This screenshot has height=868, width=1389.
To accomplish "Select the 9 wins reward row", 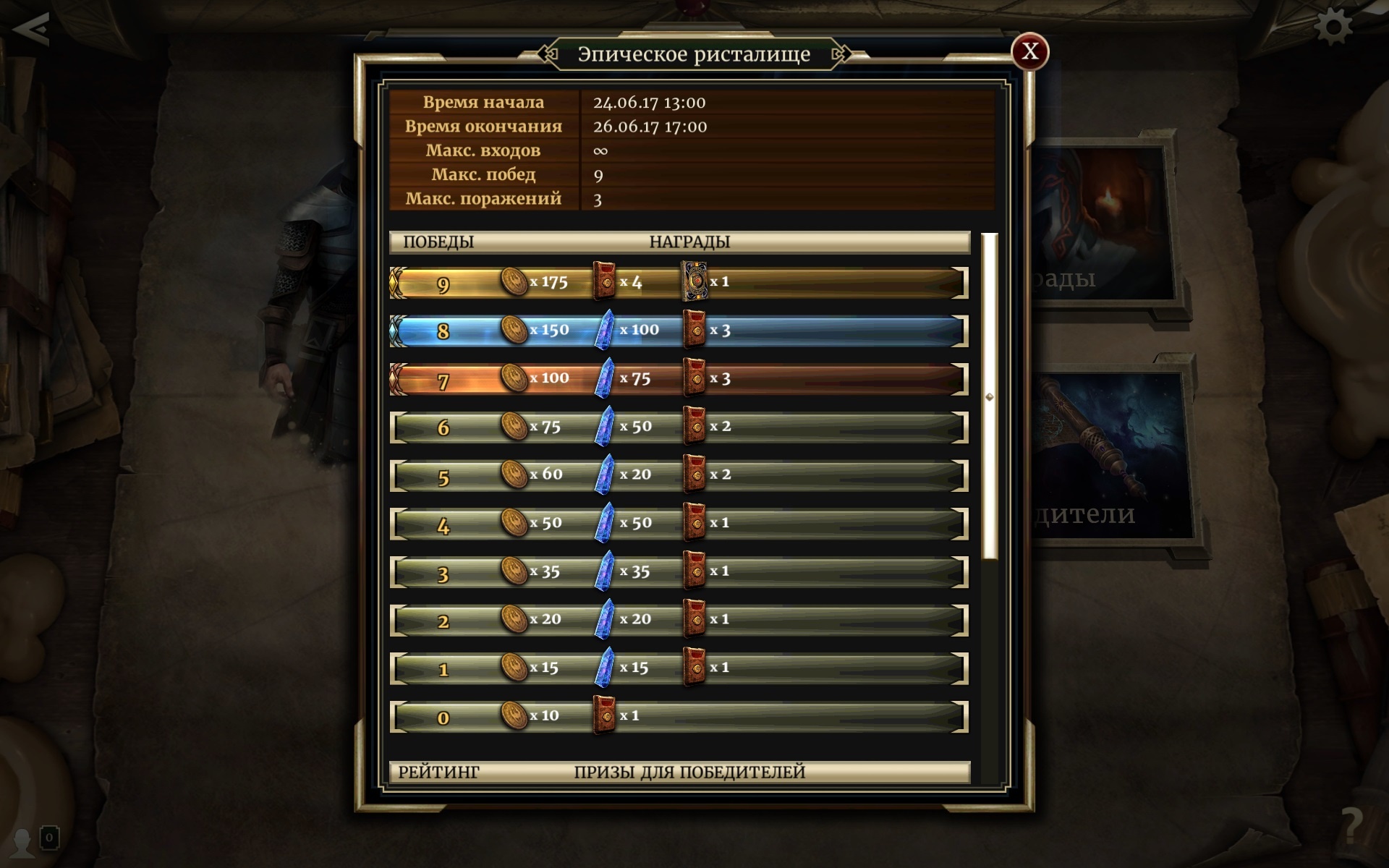I will click(678, 283).
